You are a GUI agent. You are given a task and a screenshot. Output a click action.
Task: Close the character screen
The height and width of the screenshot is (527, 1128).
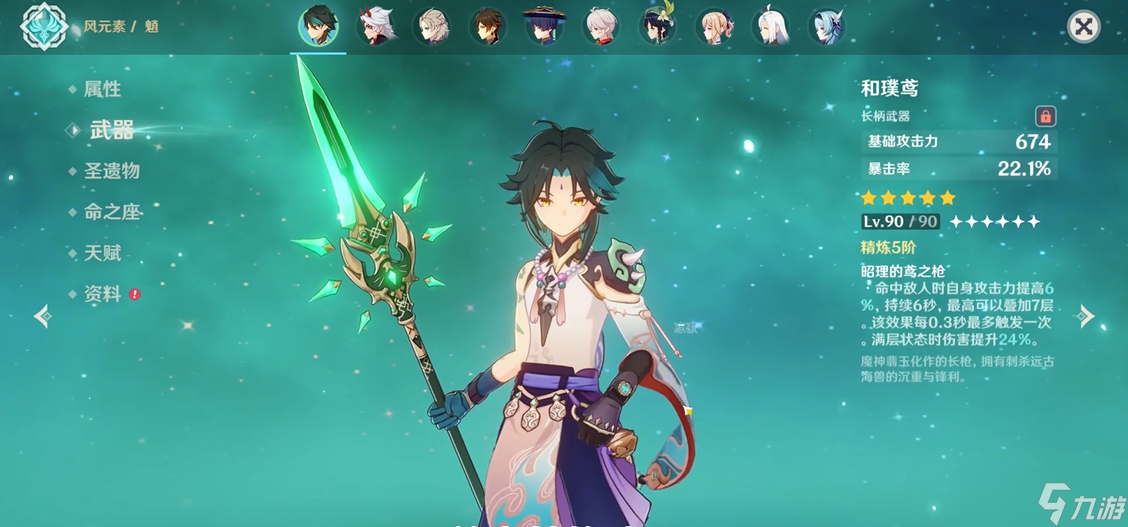click(1084, 26)
